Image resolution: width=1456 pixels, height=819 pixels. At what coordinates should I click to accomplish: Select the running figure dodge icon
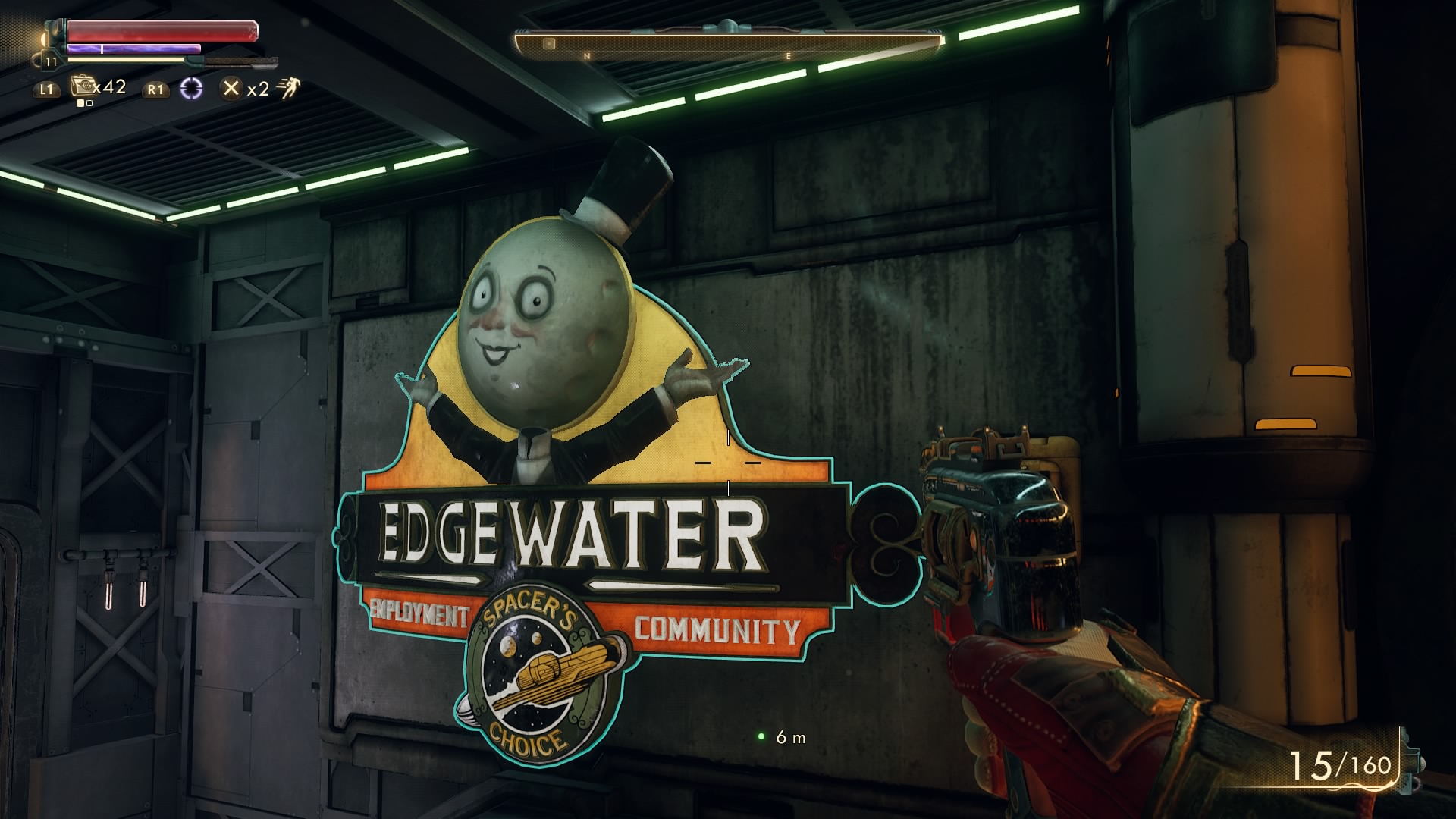tap(288, 89)
